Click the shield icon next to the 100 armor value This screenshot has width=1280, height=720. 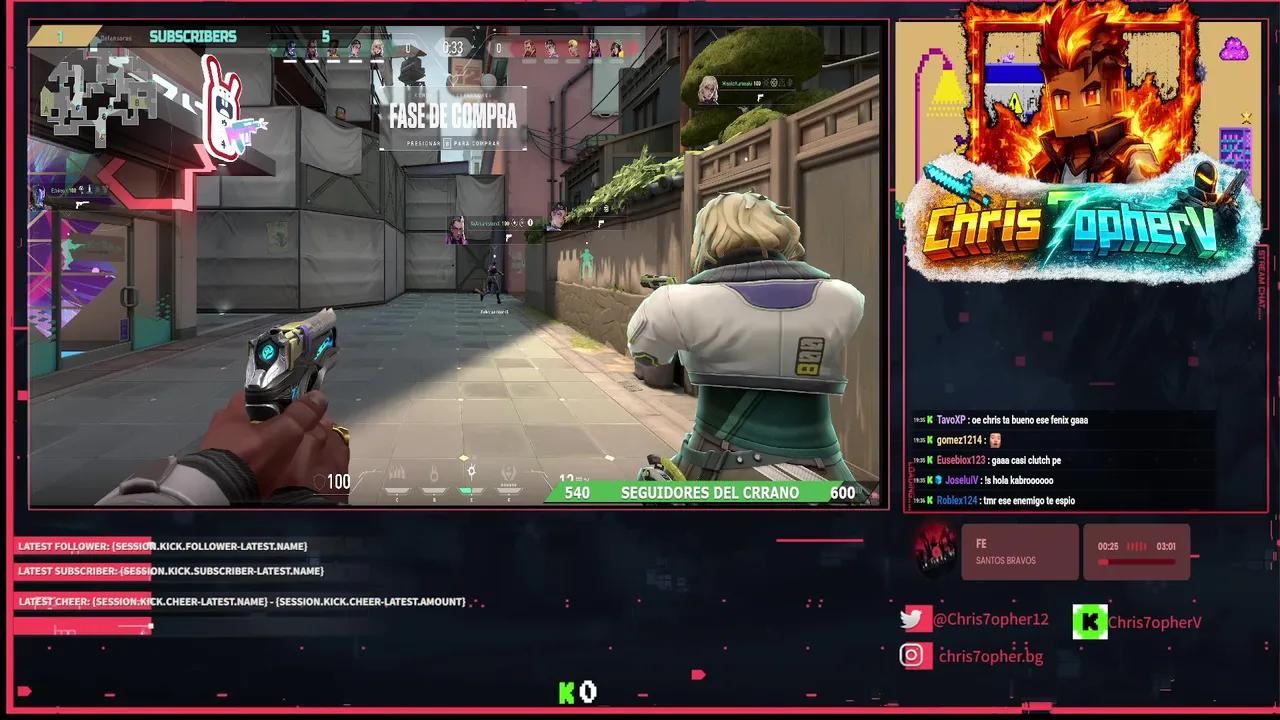319,481
